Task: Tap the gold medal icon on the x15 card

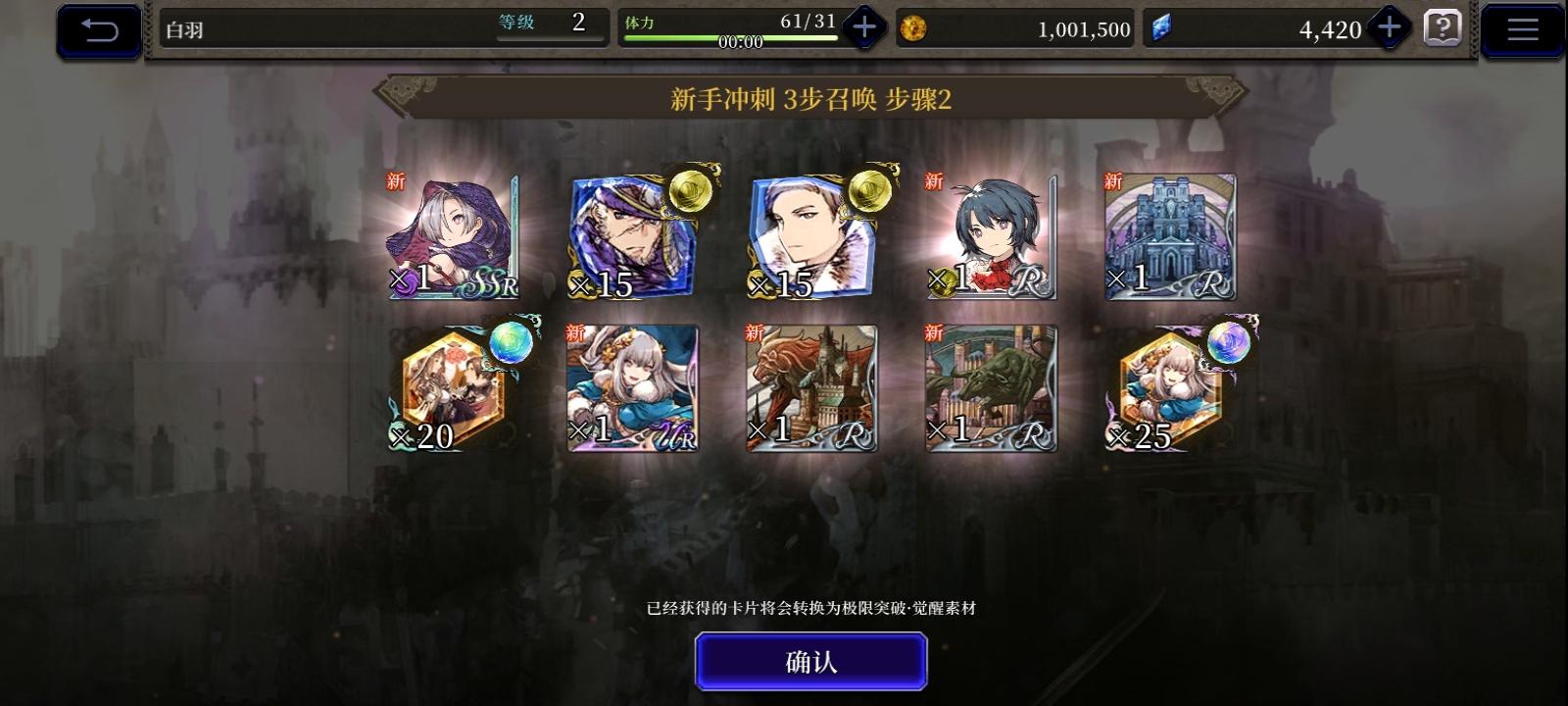Action: [692, 192]
